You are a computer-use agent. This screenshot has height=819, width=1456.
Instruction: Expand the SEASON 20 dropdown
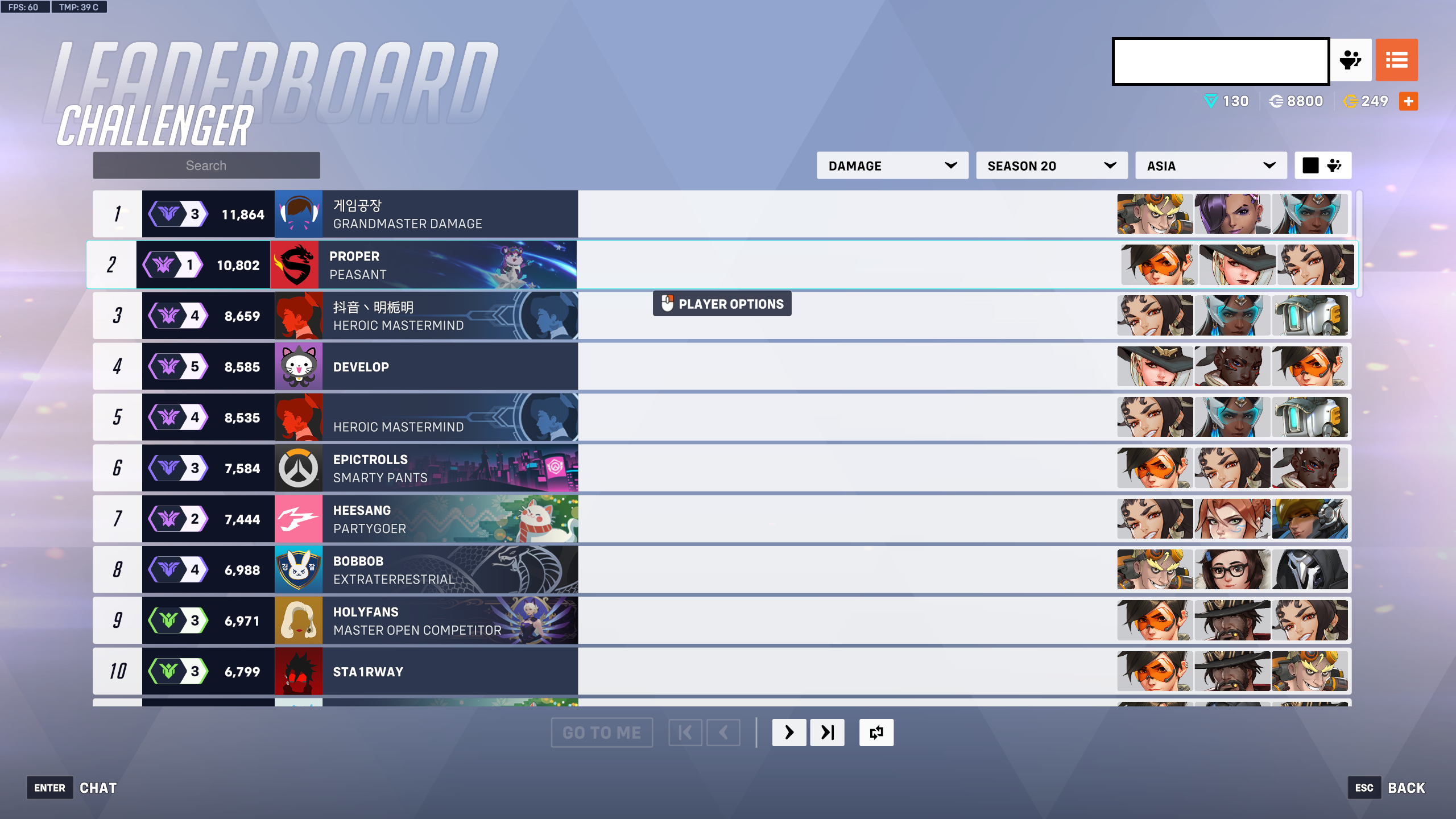coord(1052,166)
